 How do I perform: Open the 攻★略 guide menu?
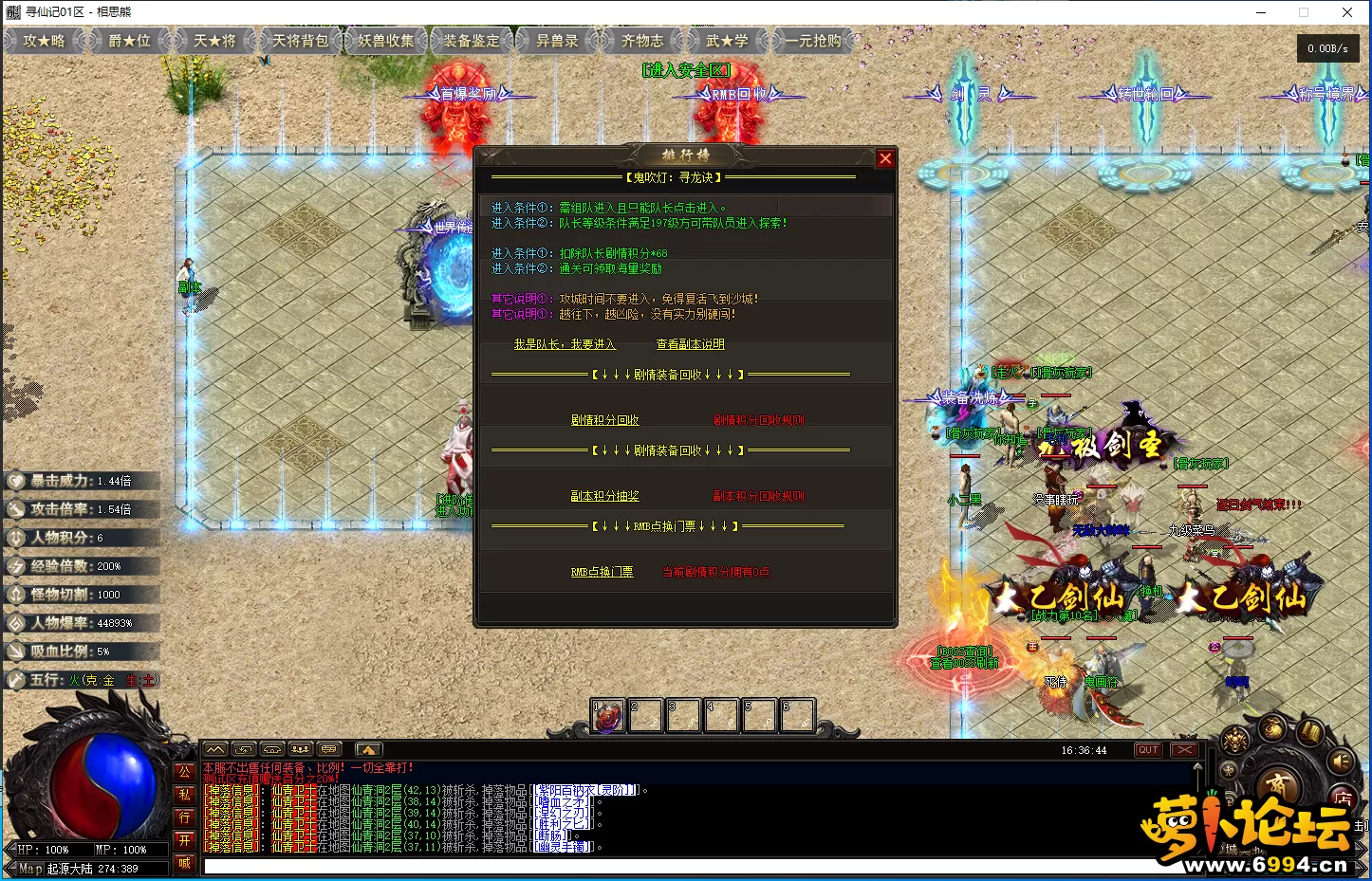44,41
